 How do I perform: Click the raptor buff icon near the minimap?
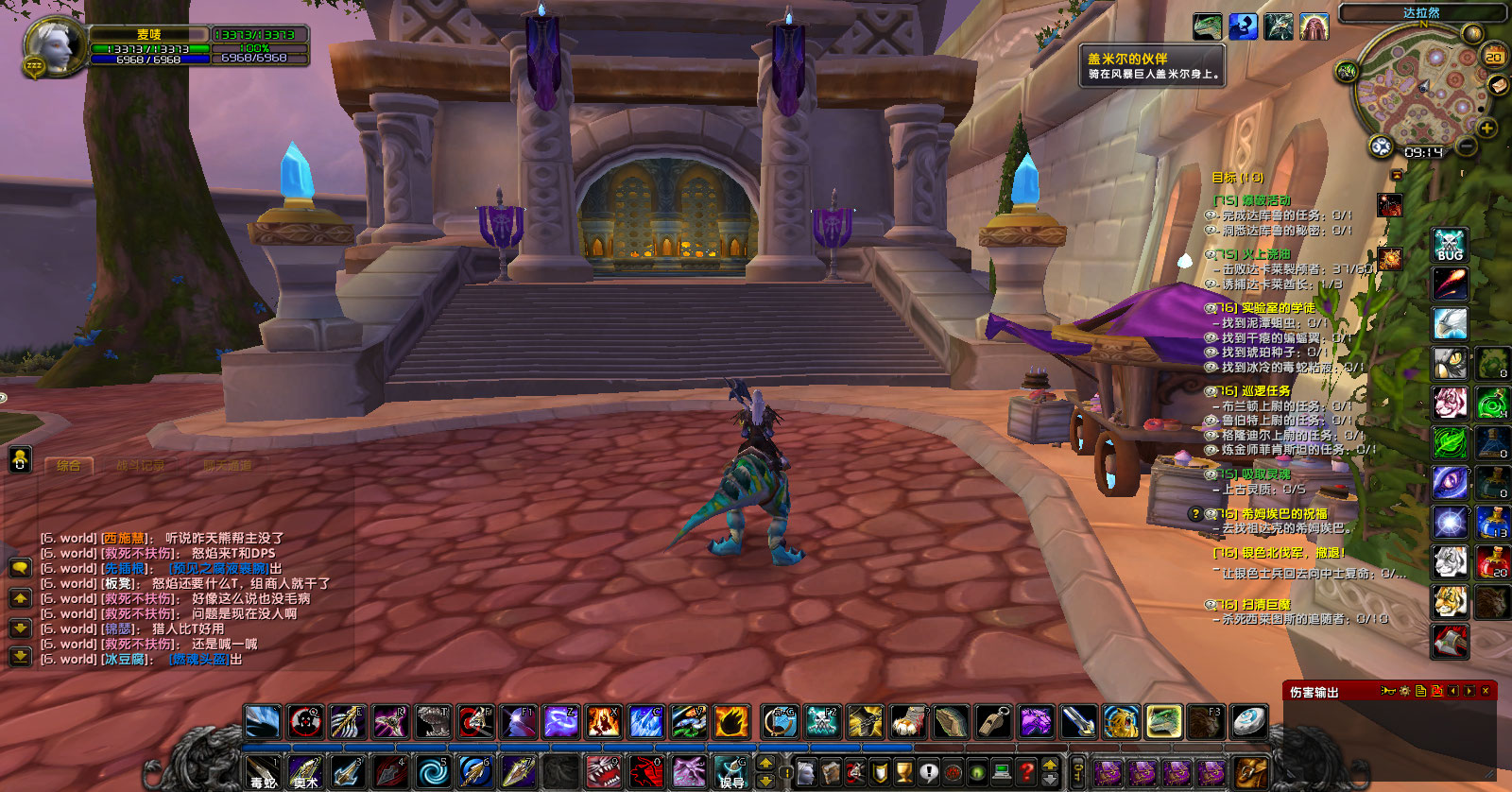[x=1208, y=26]
